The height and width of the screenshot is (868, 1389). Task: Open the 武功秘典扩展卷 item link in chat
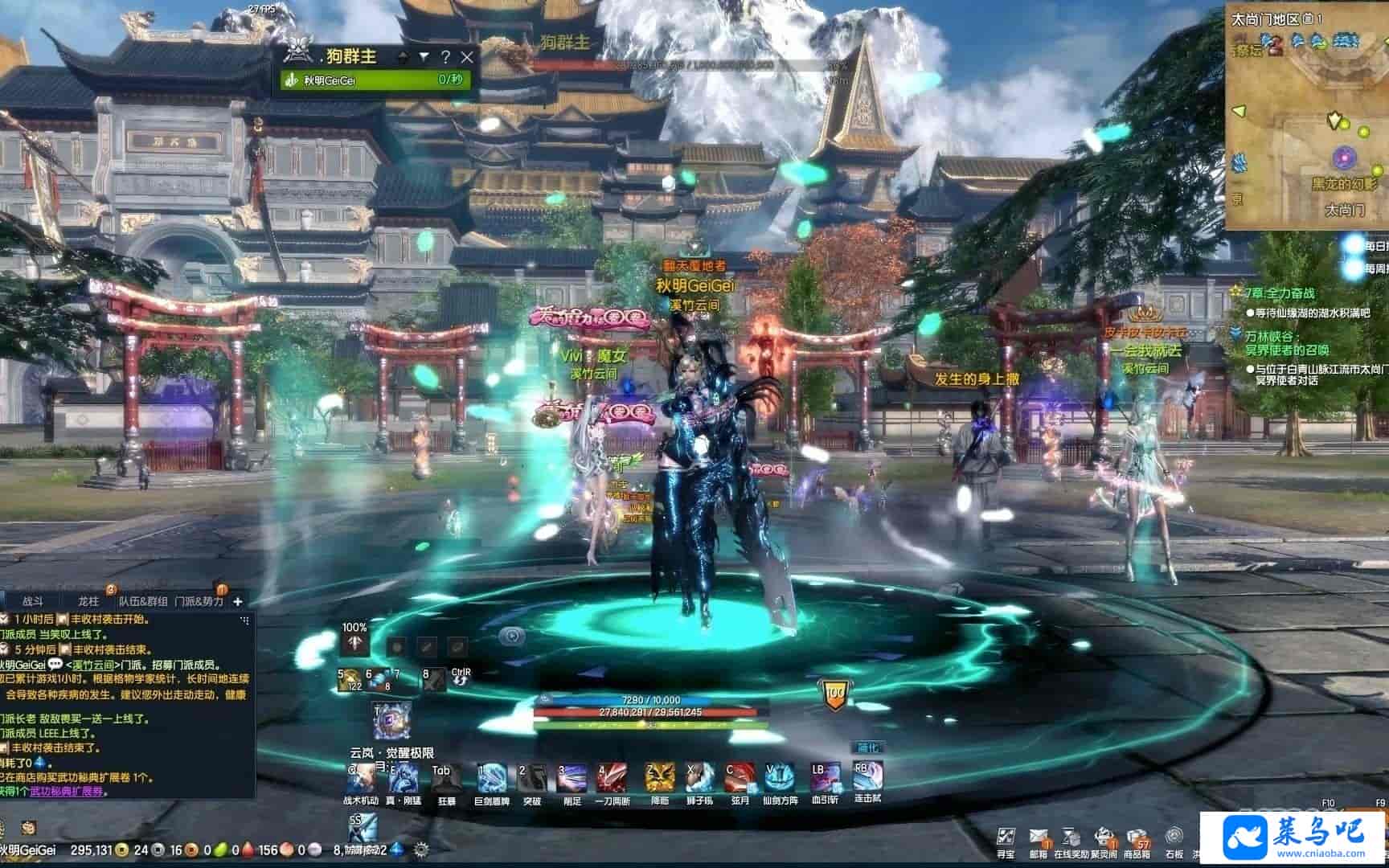(68, 792)
